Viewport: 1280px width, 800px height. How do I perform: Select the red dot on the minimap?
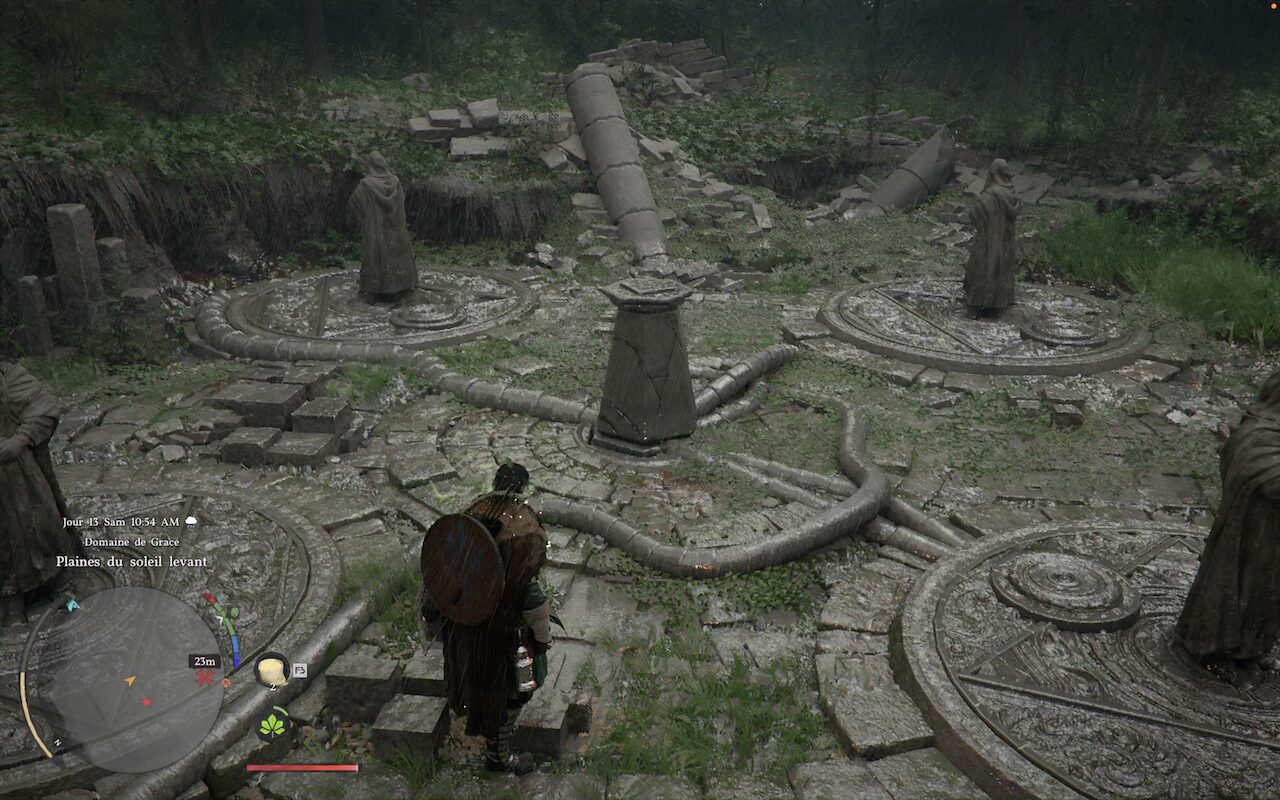pos(146,701)
